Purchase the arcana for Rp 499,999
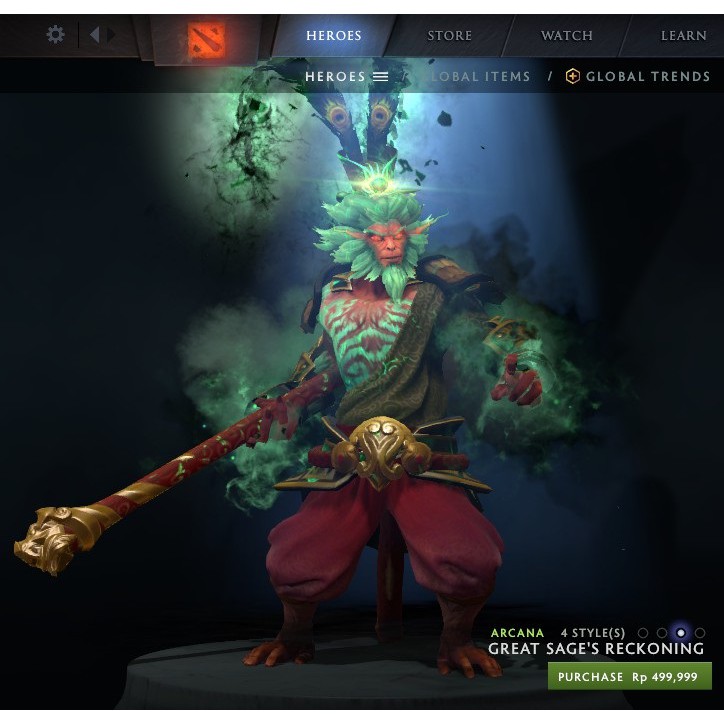Image resolution: width=724 pixels, height=724 pixels. (629, 677)
